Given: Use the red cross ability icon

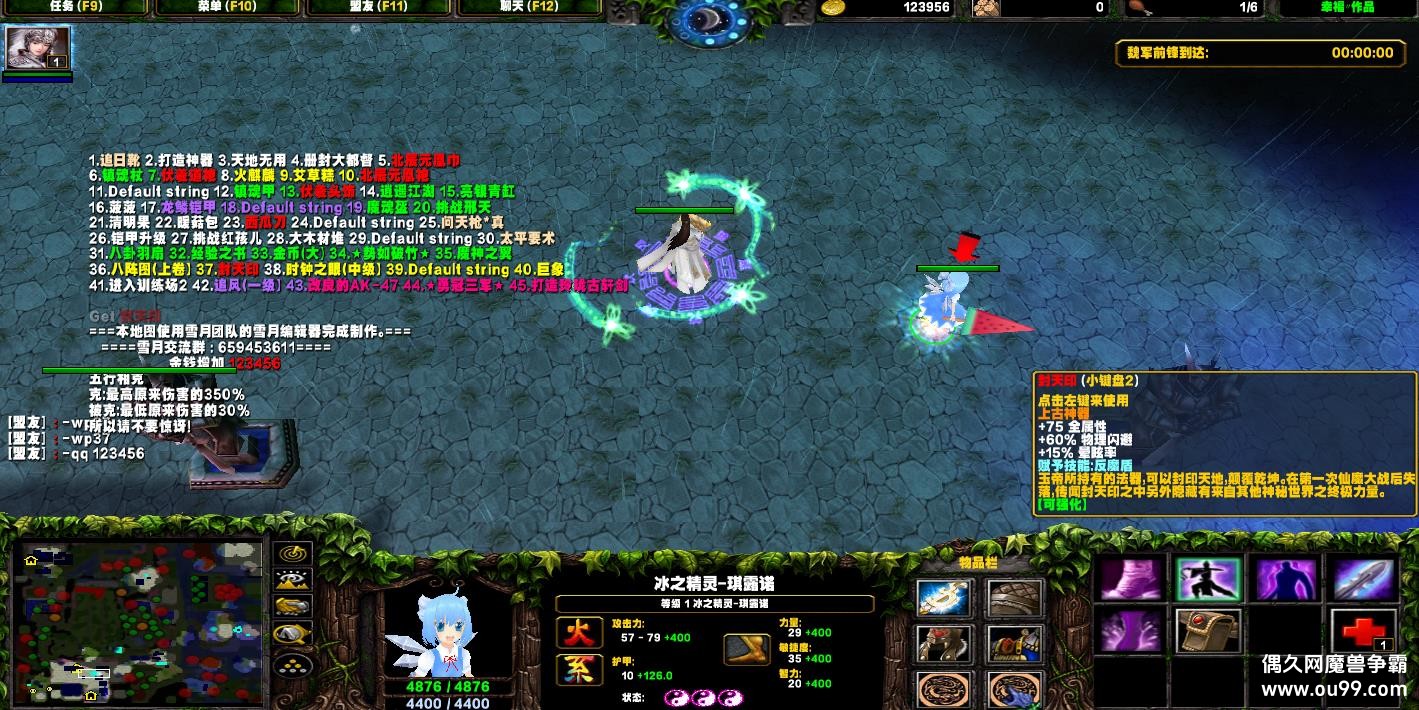Looking at the screenshot, I should 1364,632.
